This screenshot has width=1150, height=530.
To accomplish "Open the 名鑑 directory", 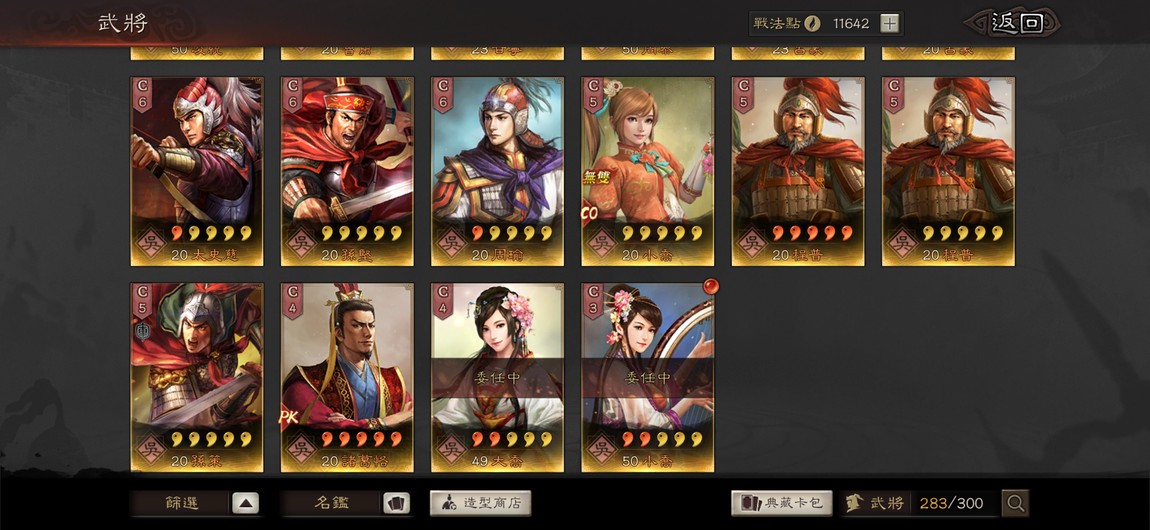I will (x=346, y=503).
